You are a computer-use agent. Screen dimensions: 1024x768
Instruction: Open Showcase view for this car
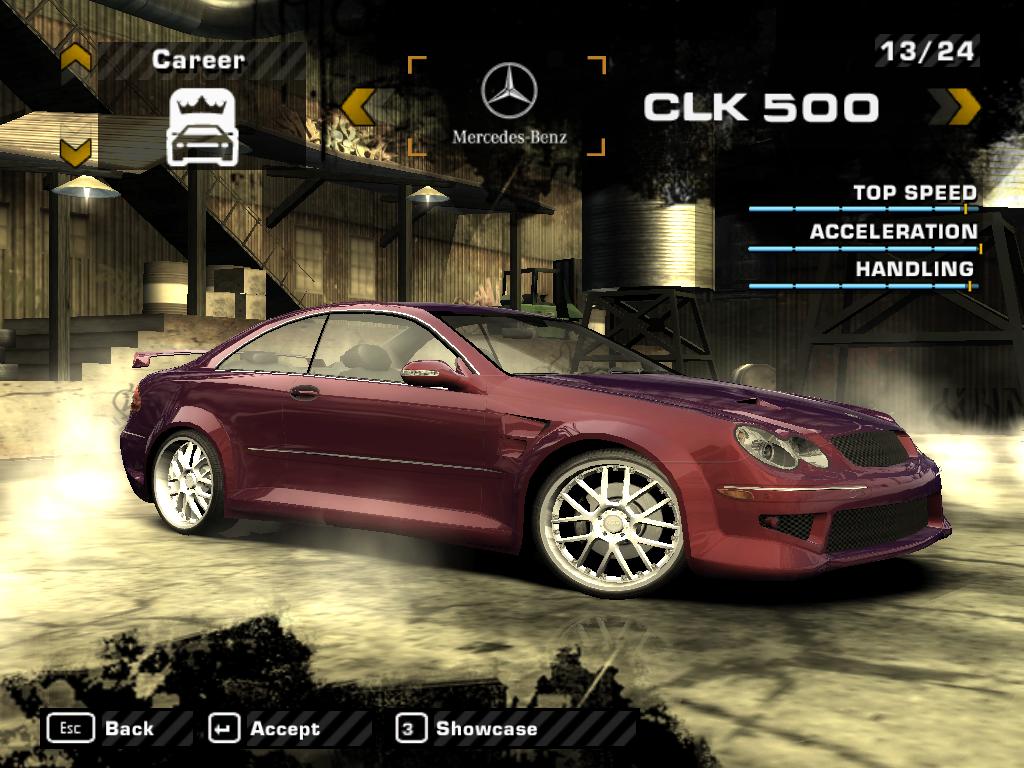[x=468, y=729]
